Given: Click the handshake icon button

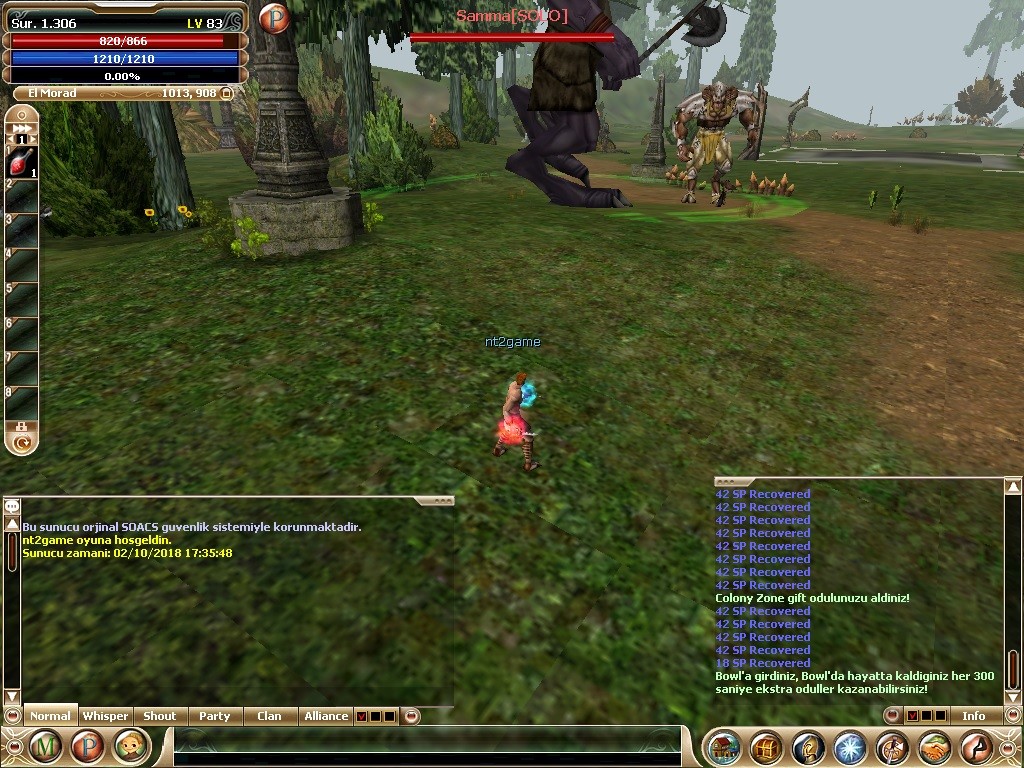Looking at the screenshot, I should click(935, 747).
